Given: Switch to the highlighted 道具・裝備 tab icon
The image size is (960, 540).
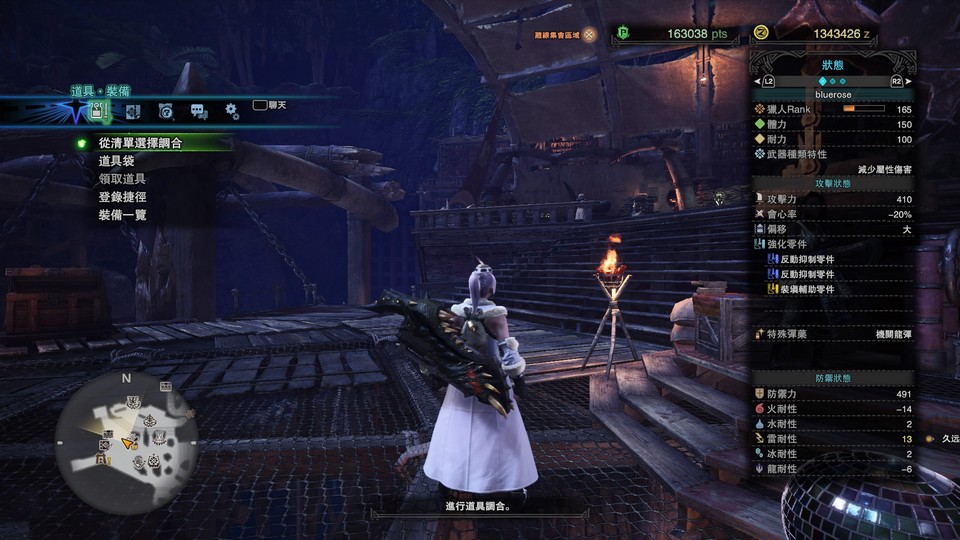Looking at the screenshot, I should click(99, 110).
